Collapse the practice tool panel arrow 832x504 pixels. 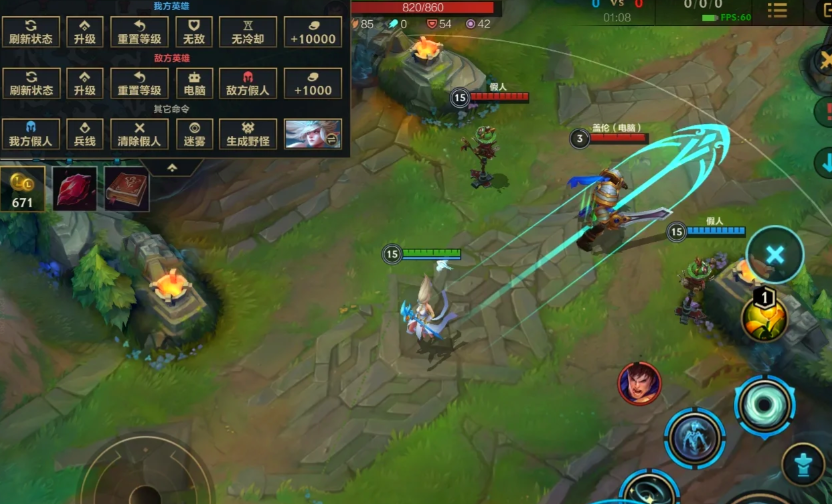coord(172,166)
